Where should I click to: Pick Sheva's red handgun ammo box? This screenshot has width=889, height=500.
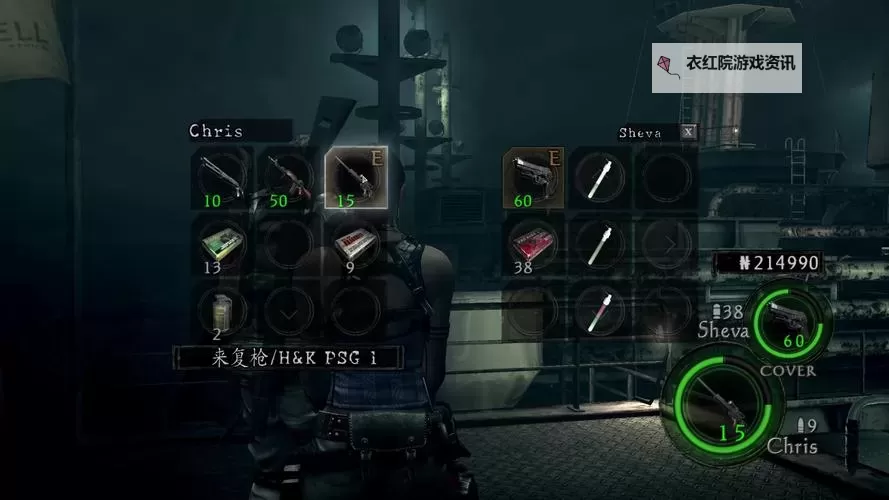point(533,243)
